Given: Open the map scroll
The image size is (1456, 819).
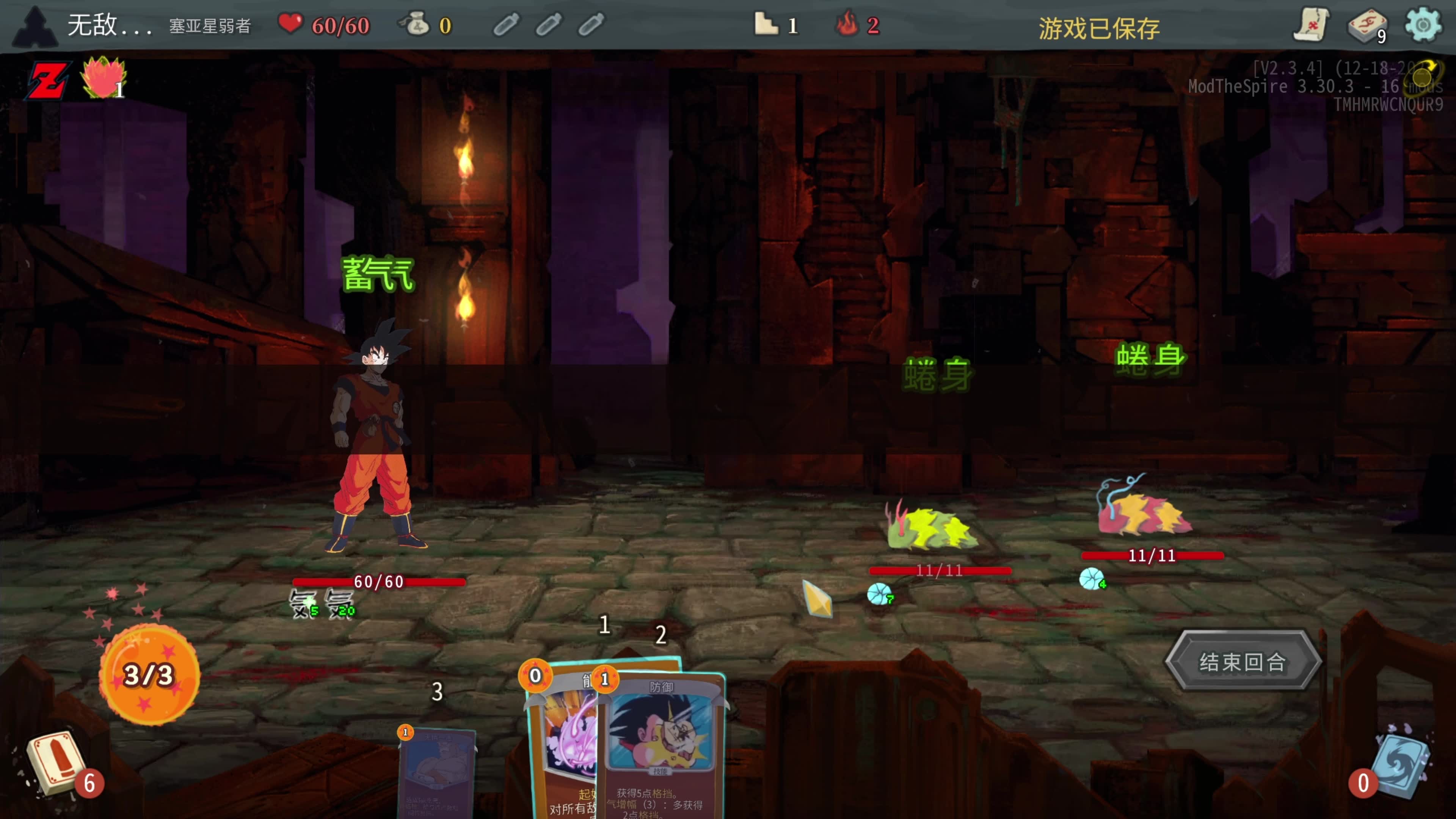Looking at the screenshot, I should [x=1311, y=25].
